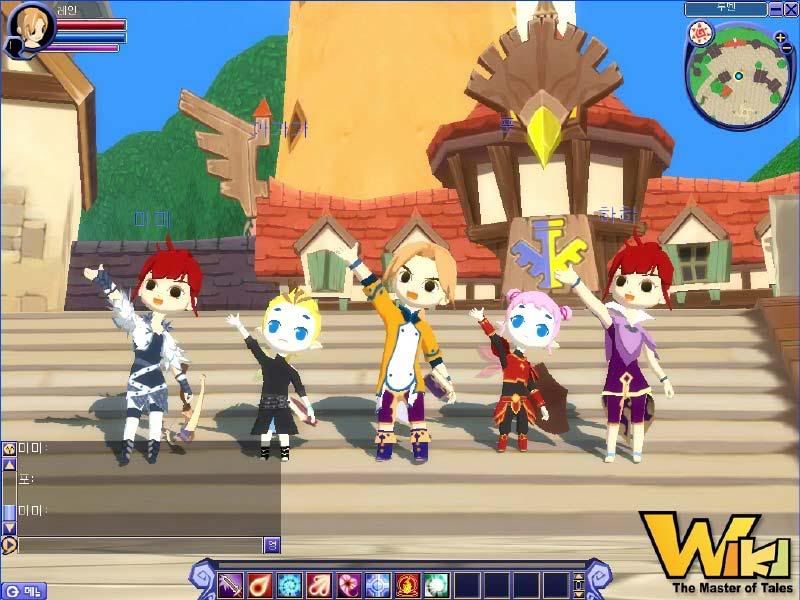Close the minimap panel with X
Viewport: 800px width, 600px height.
(790, 9)
